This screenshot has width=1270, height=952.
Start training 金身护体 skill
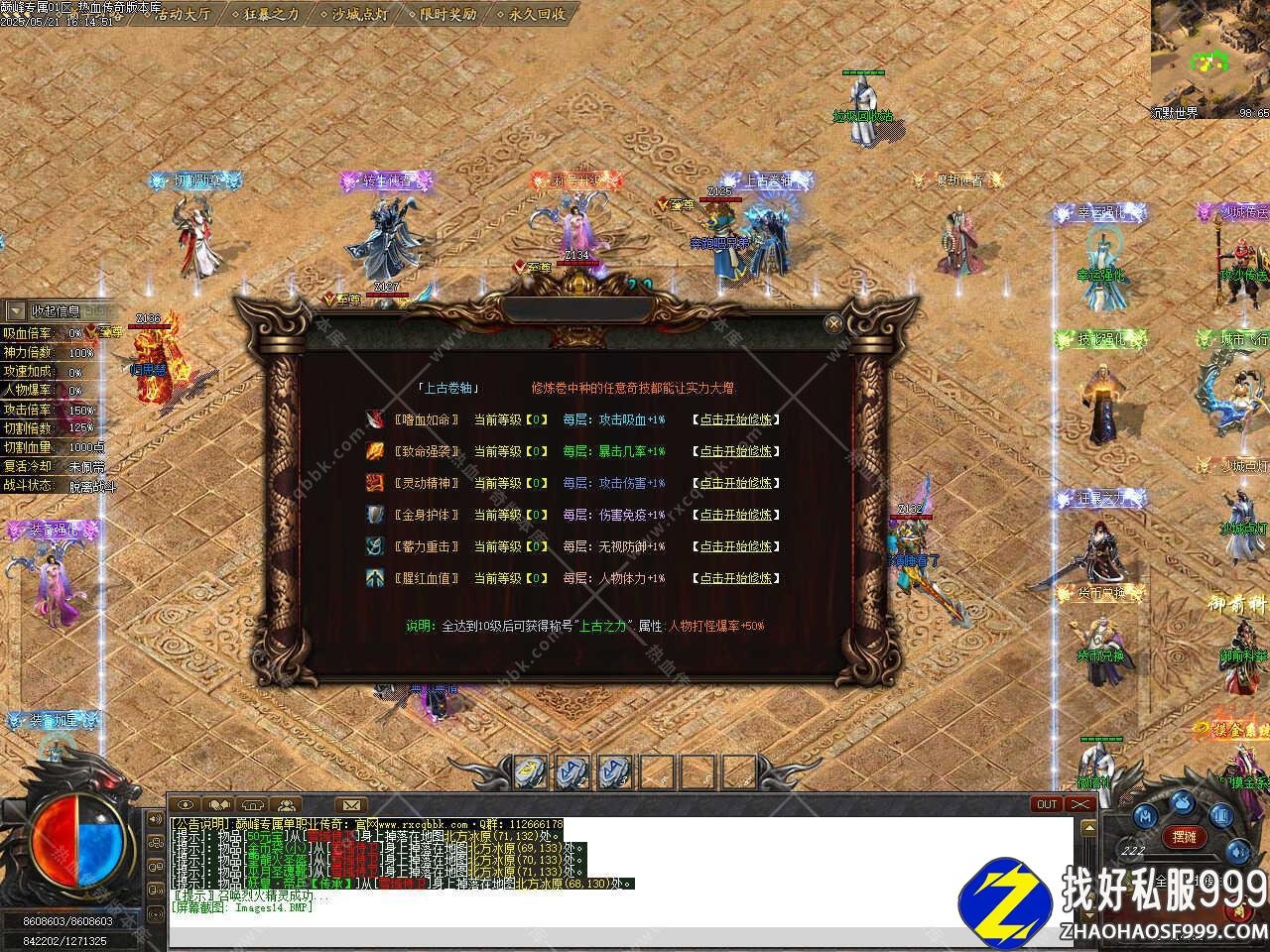[x=736, y=515]
